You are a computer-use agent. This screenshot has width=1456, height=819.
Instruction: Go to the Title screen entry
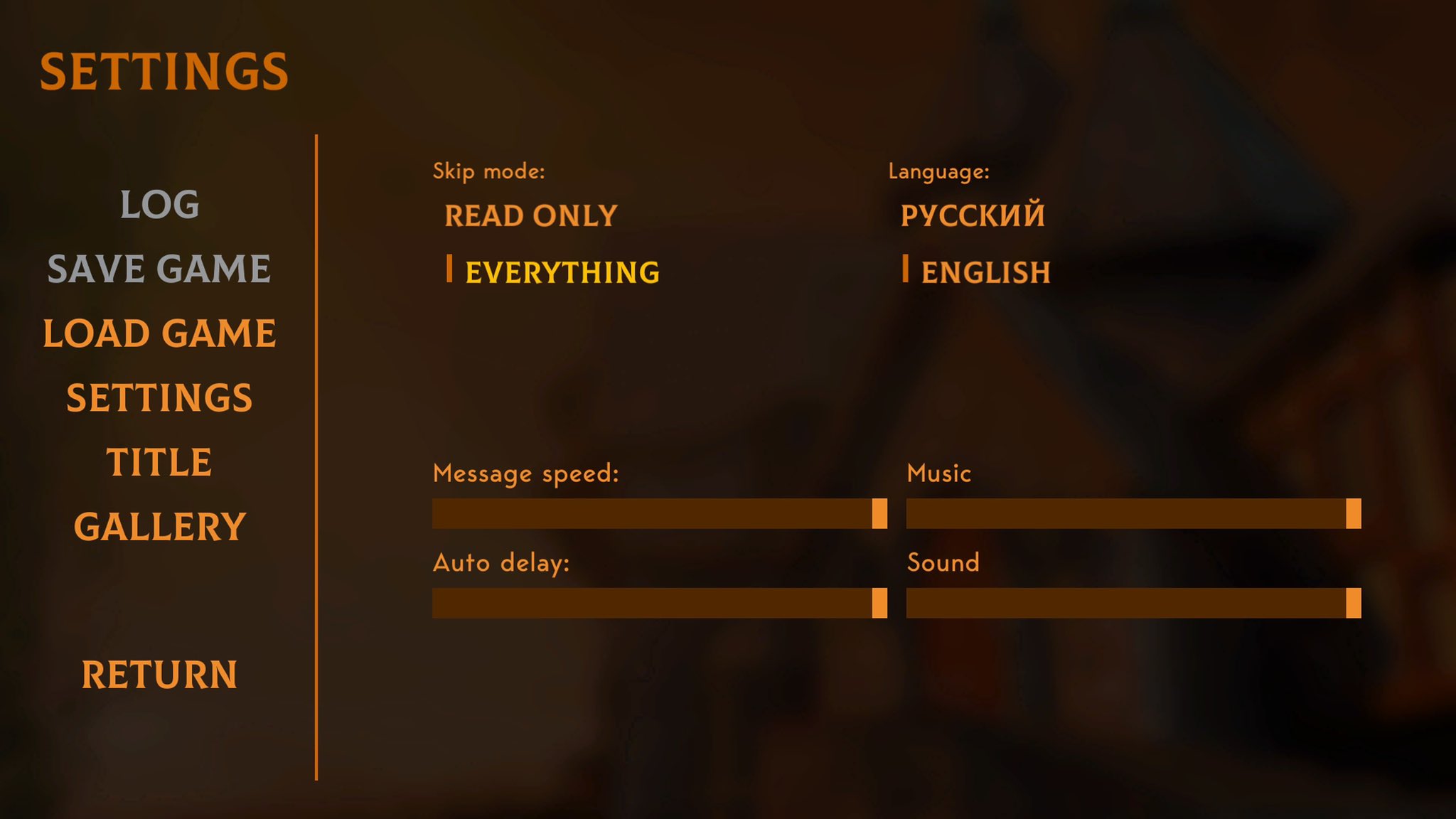[159, 462]
